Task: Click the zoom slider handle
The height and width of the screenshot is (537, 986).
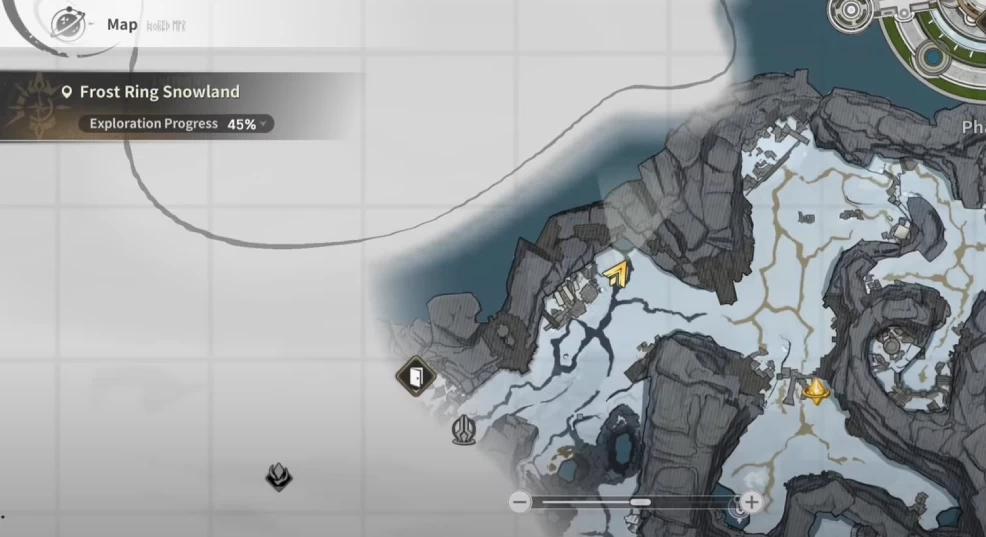Action: coord(641,502)
